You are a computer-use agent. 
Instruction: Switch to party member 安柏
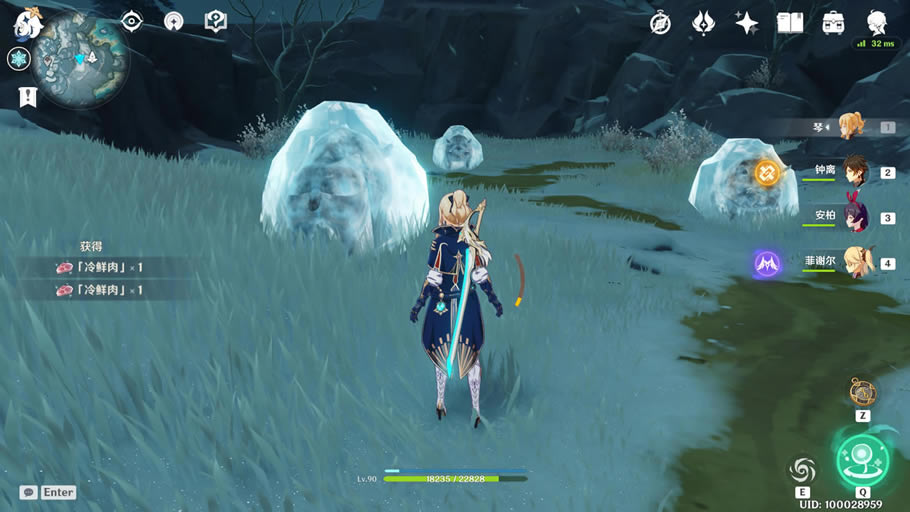(x=855, y=217)
